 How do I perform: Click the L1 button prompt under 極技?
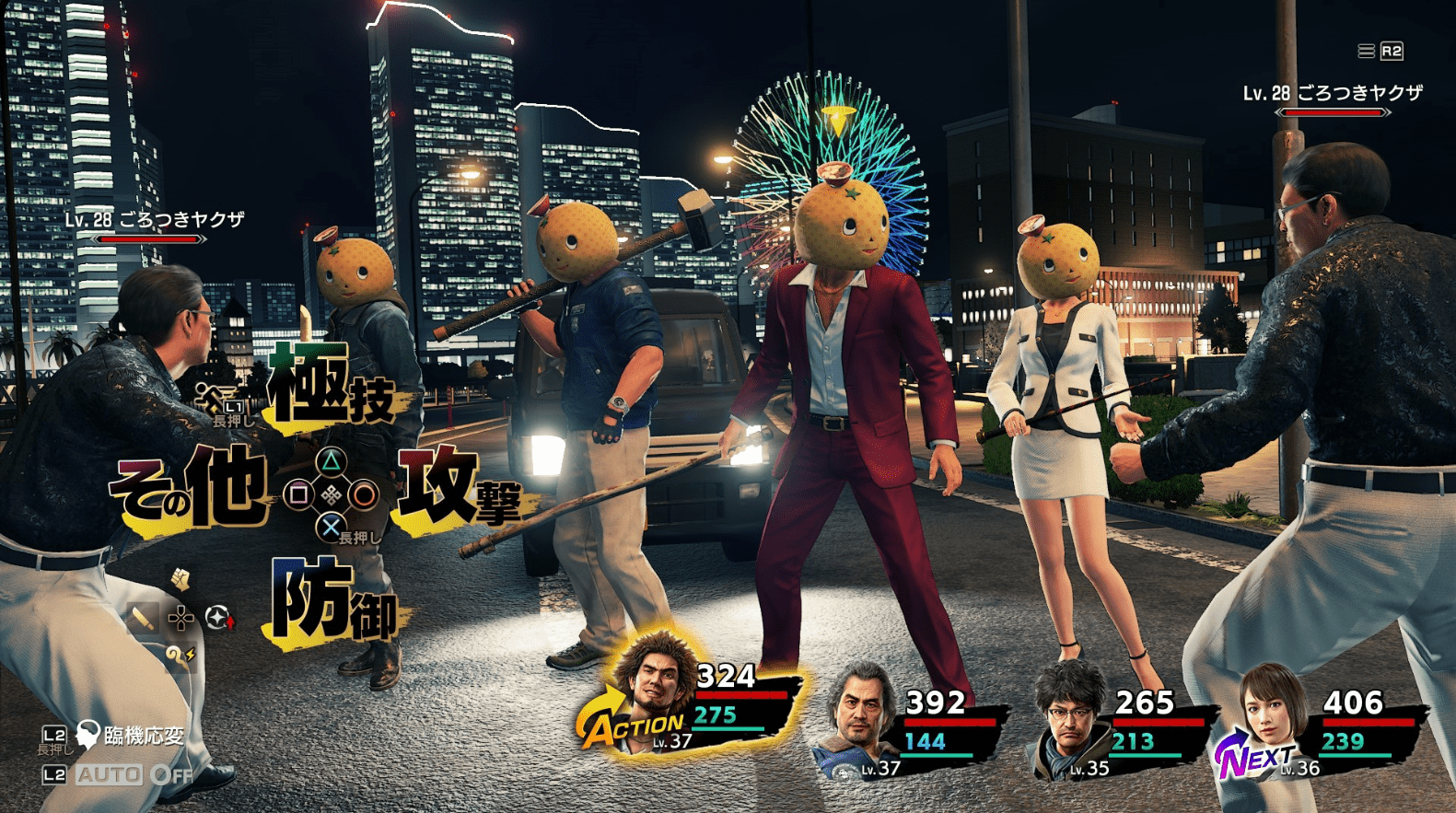pos(233,406)
